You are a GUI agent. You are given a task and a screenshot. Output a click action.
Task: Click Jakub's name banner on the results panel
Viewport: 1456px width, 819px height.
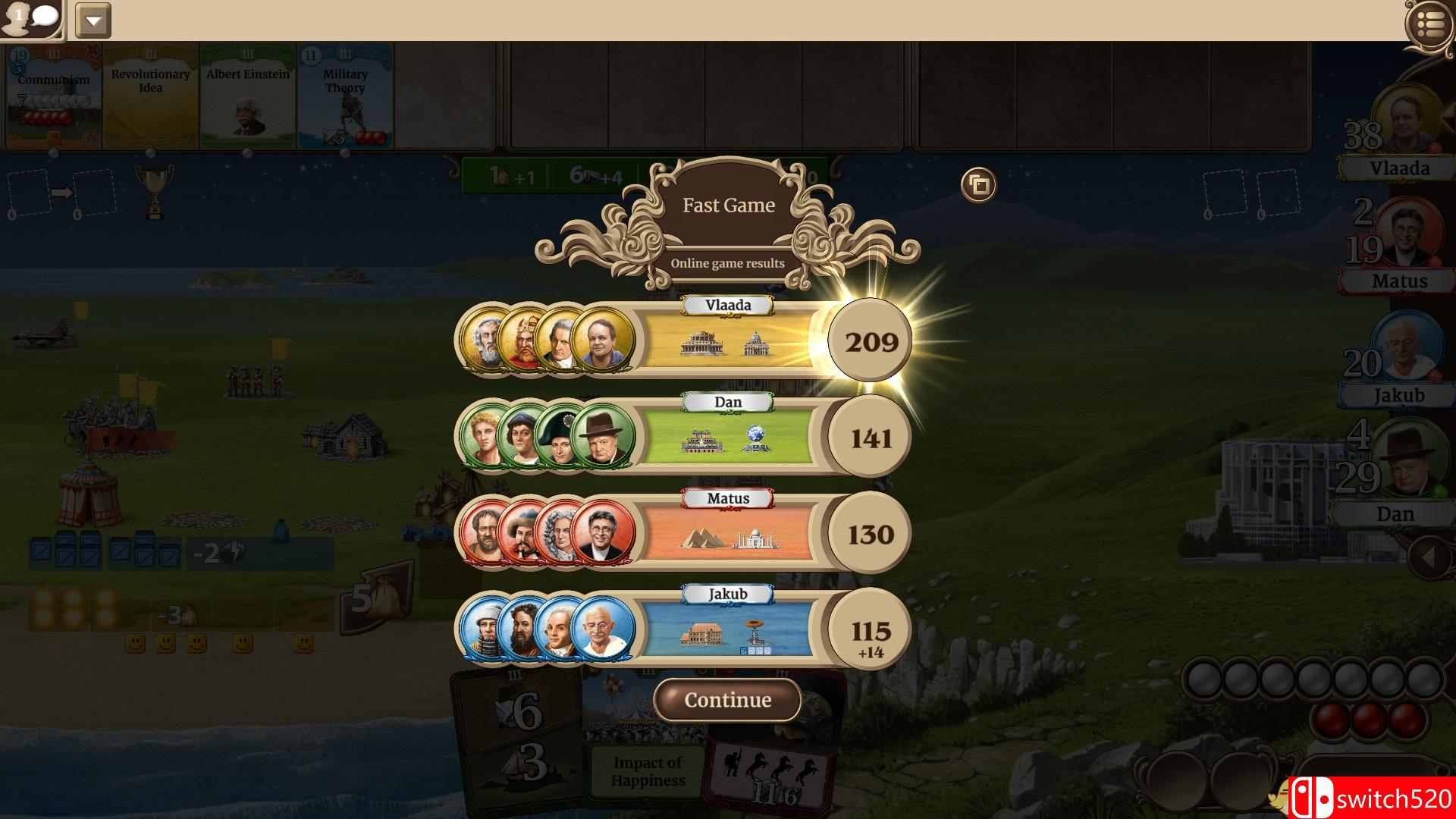tap(726, 595)
